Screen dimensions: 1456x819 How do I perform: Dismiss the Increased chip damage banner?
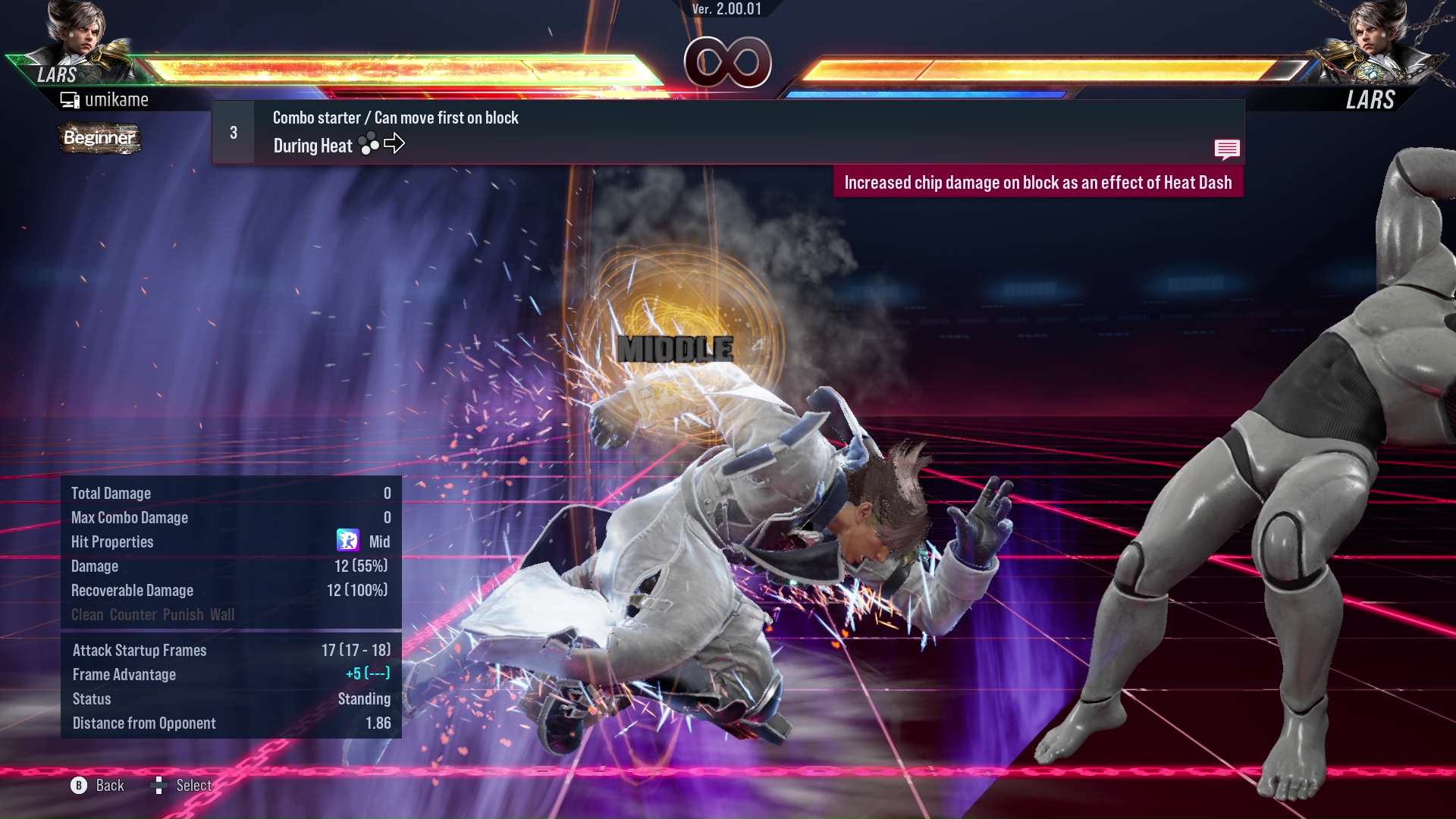[1039, 182]
